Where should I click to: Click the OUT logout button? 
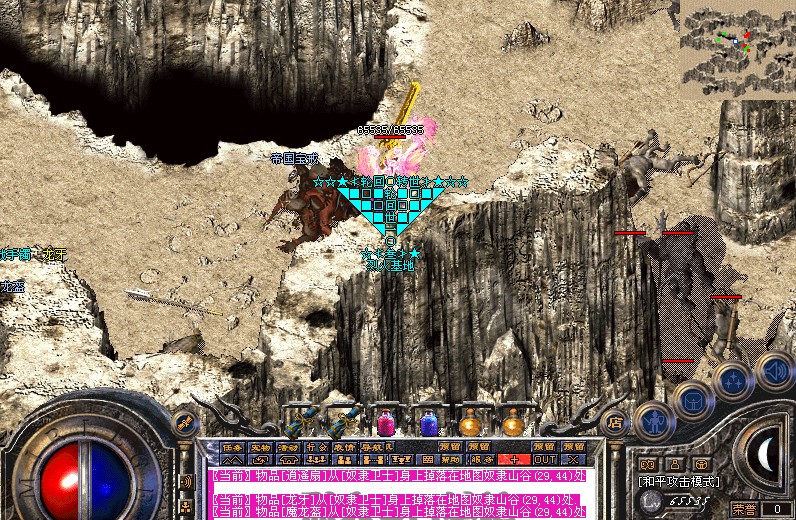coord(544,460)
